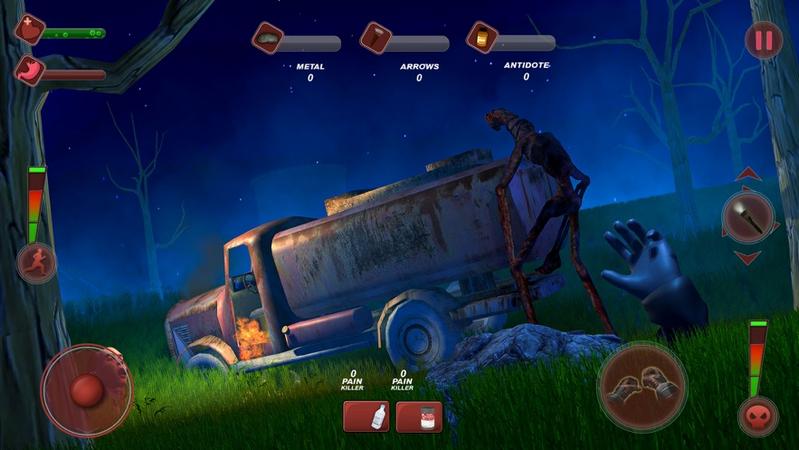This screenshot has width=799, height=450.
Task: Tap the red skull button
Action: click(x=758, y=416)
